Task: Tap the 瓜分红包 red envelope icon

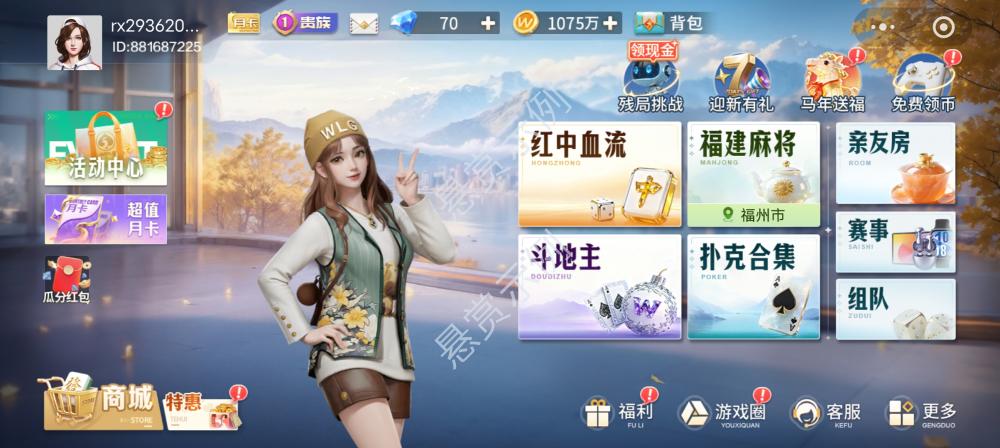Action: click(x=66, y=280)
